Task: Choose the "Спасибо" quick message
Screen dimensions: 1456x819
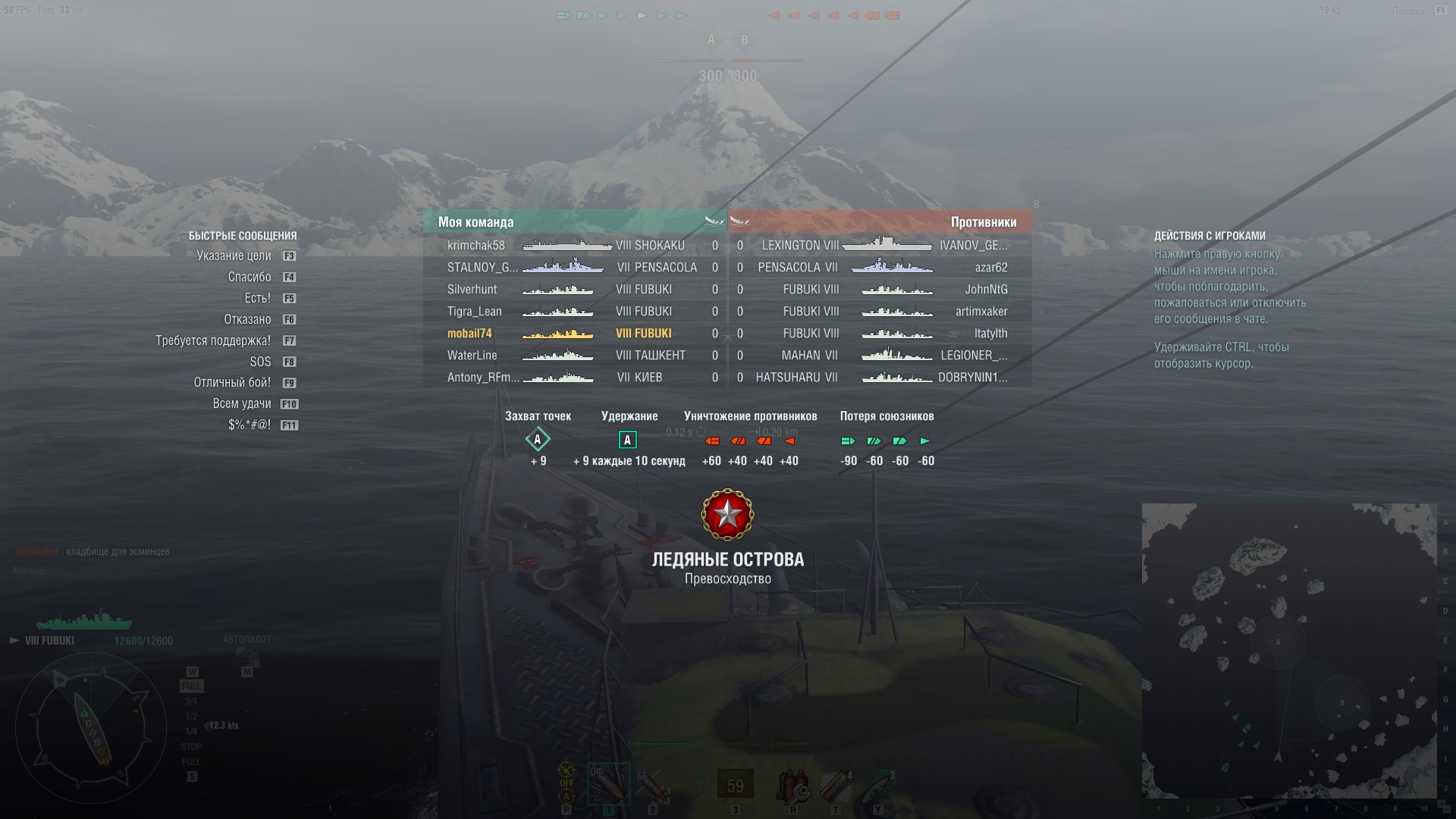Action: [249, 278]
